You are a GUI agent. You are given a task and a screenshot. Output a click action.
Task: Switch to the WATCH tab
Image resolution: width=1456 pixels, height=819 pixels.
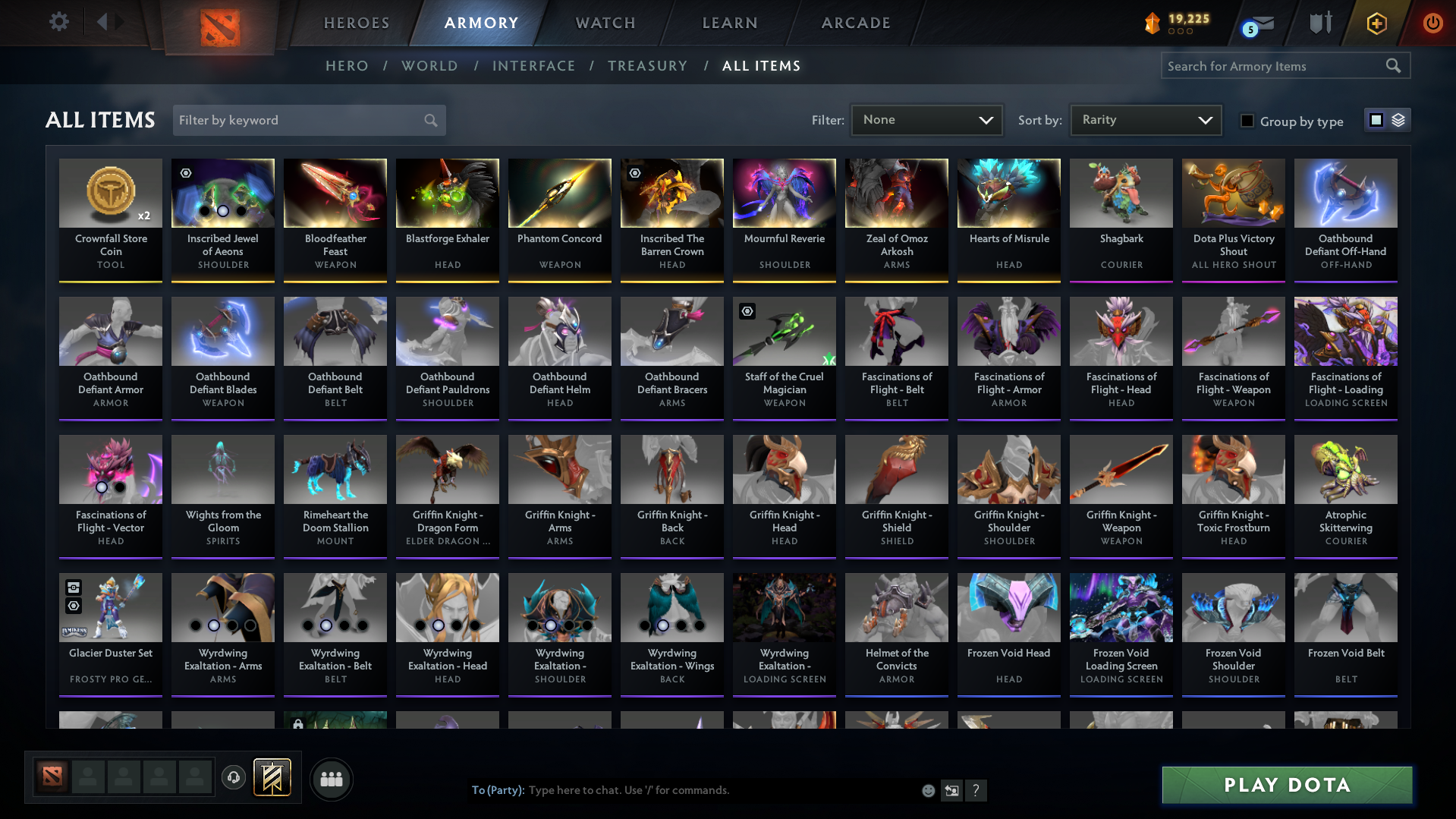605,23
